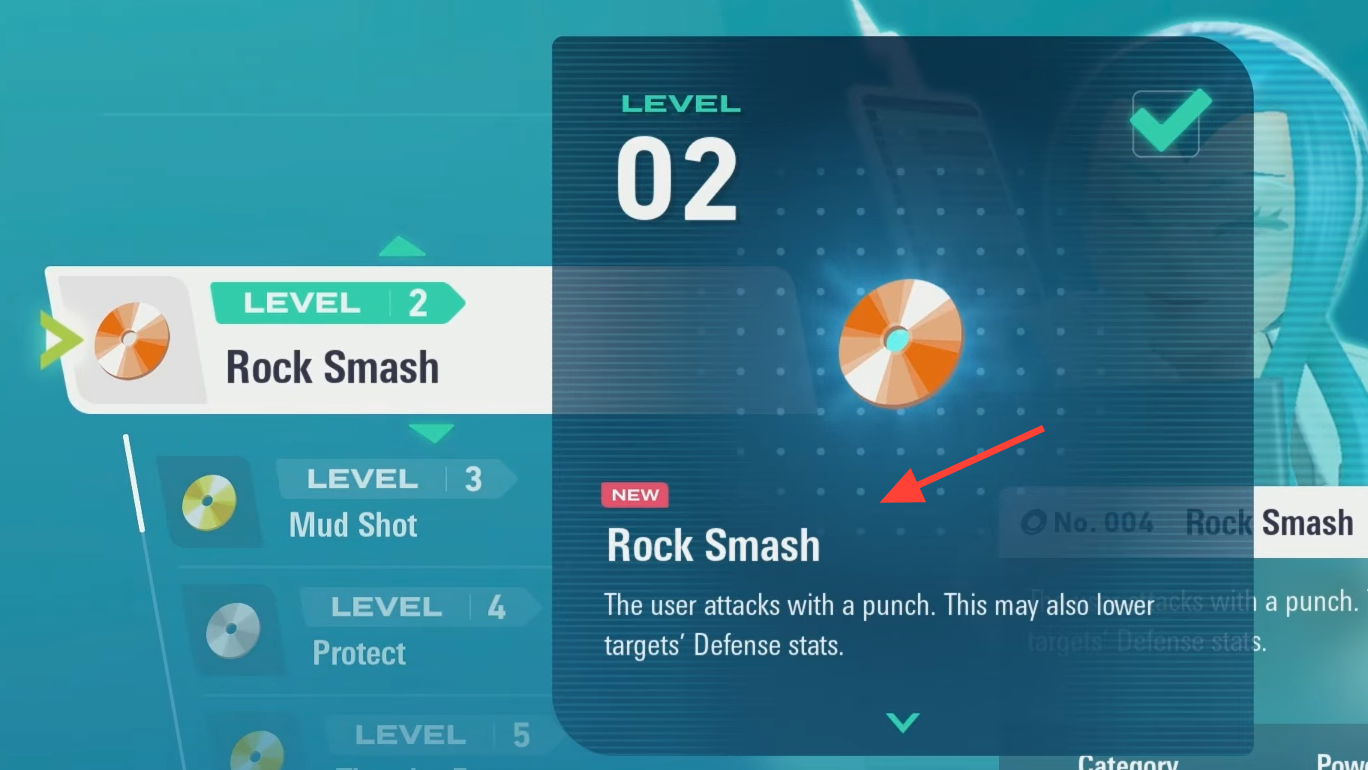This screenshot has width=1368, height=770.
Task: Select the Level 2 Rock Smash entry
Action: tap(300, 340)
